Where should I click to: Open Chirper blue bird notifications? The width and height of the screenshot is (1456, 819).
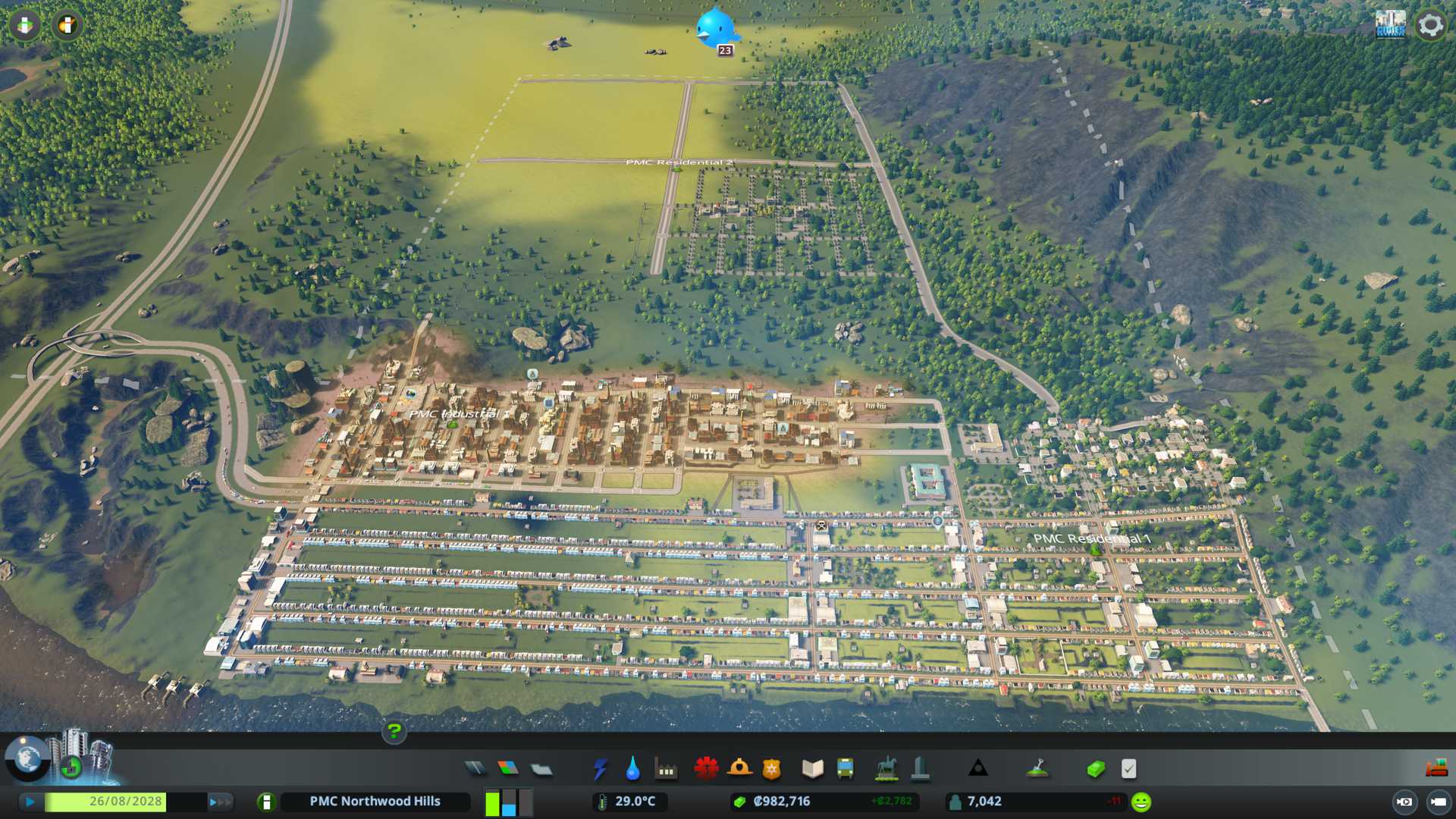click(715, 29)
